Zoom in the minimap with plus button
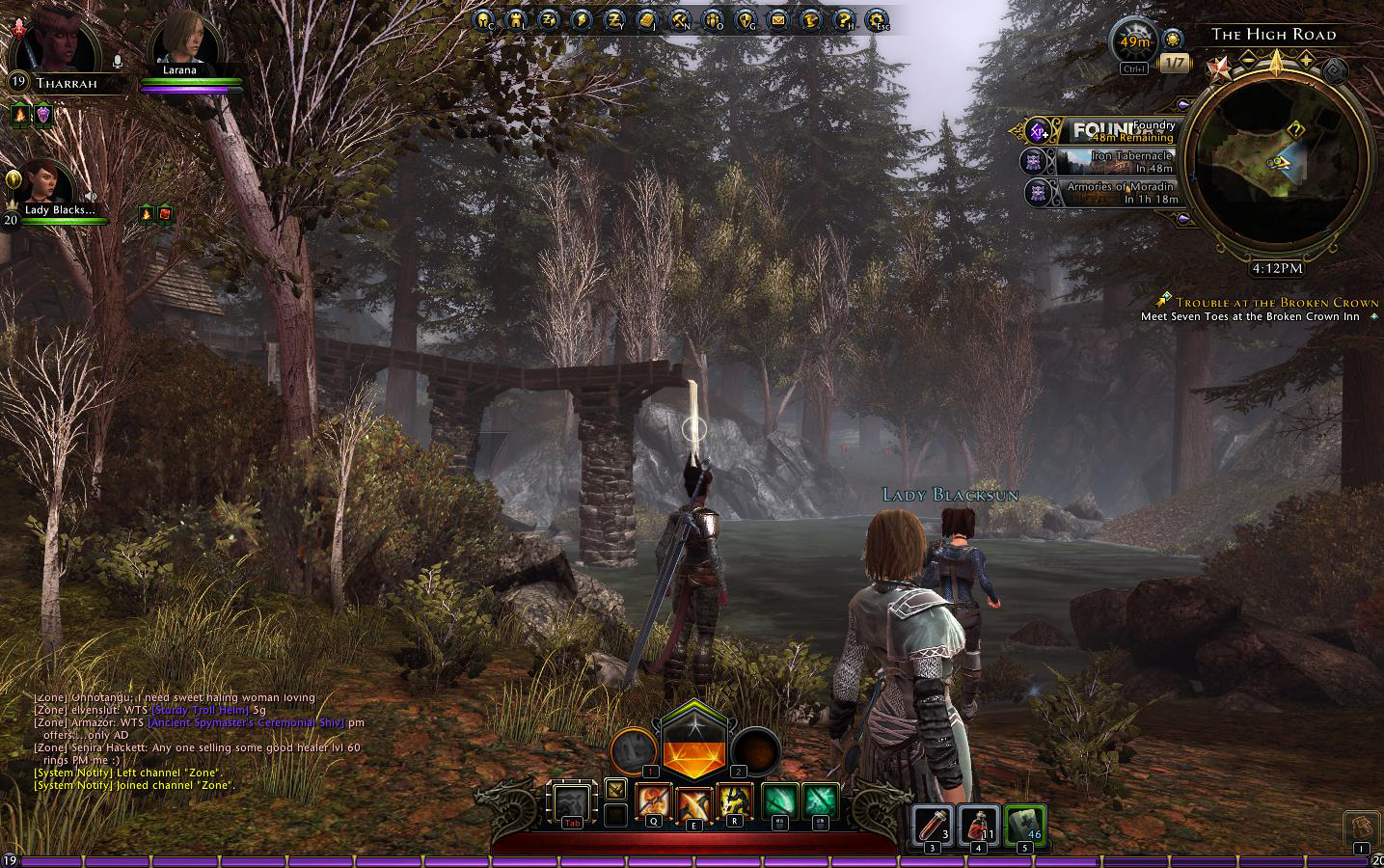1384x868 pixels. 1308,60
